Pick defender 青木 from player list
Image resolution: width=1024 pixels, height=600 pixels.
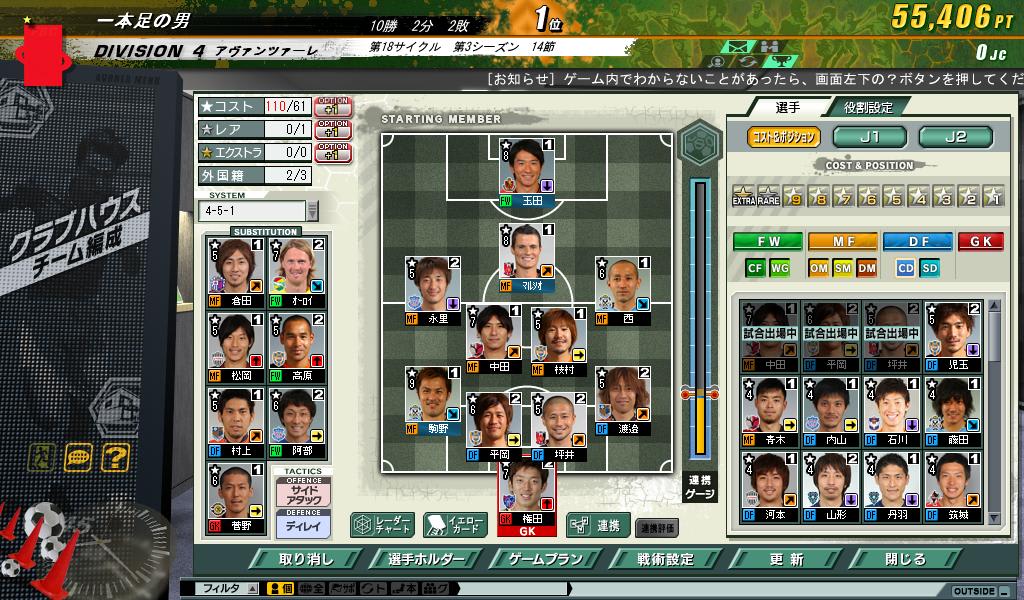[x=768, y=409]
